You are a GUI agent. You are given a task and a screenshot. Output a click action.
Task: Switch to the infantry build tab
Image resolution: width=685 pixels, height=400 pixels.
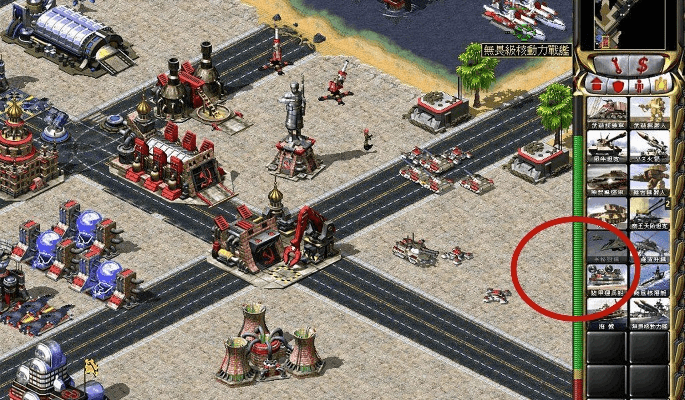click(x=641, y=85)
